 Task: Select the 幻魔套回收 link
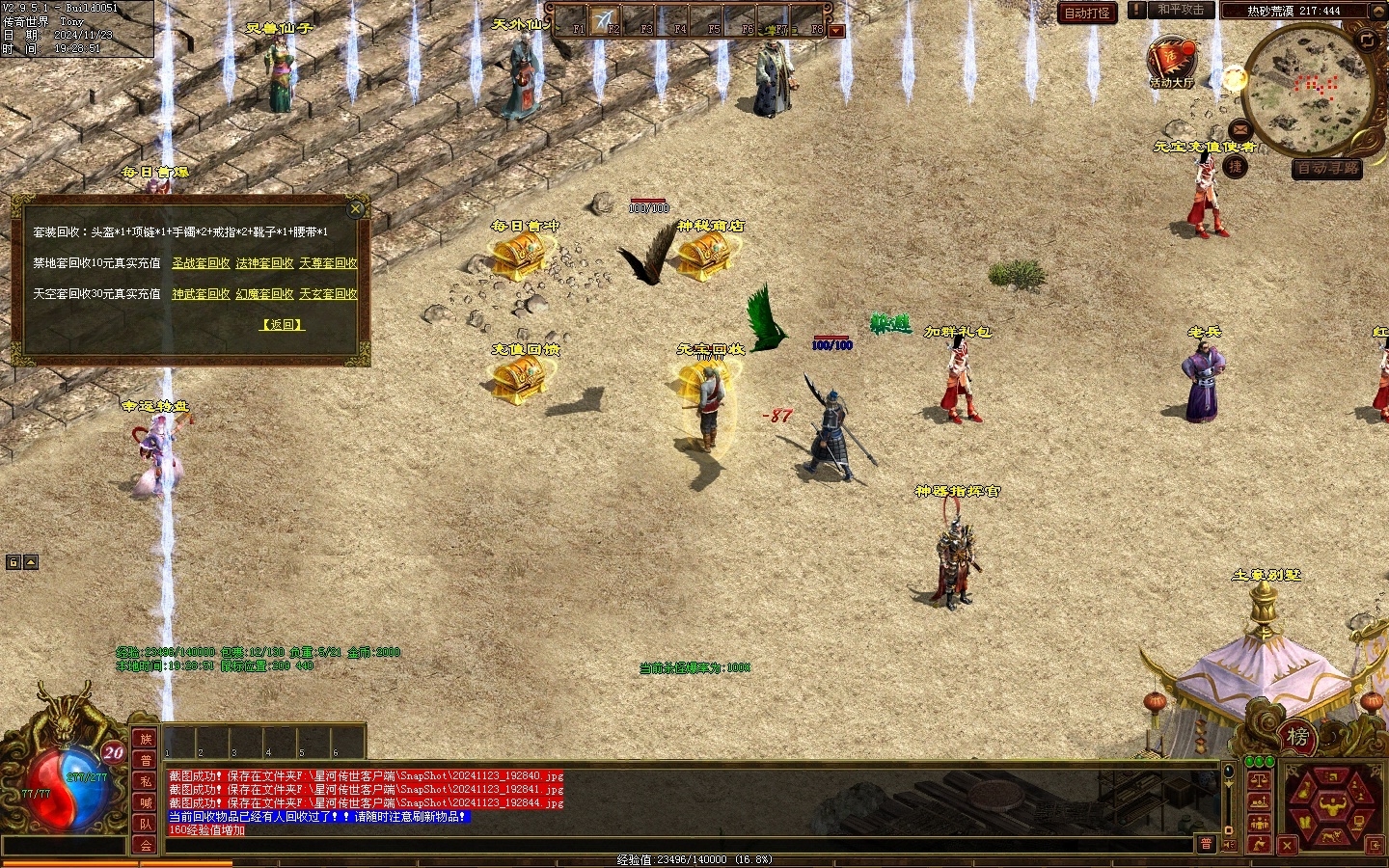(x=264, y=294)
